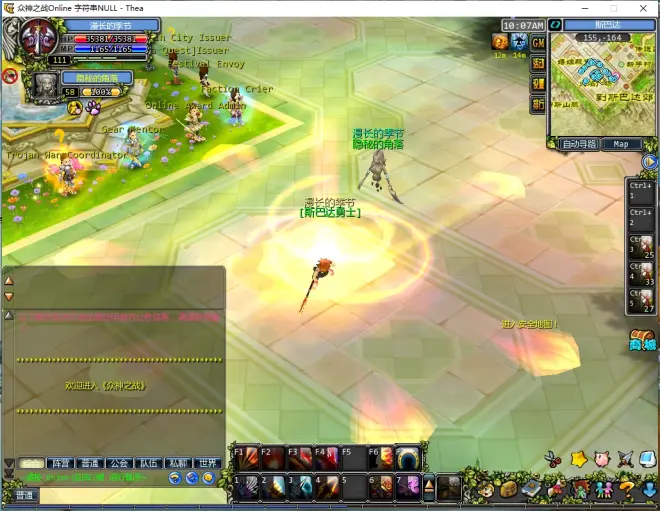The width and height of the screenshot is (660, 511).
Task: Use the Ctrl+5 quick item slot
Action: [x=641, y=299]
